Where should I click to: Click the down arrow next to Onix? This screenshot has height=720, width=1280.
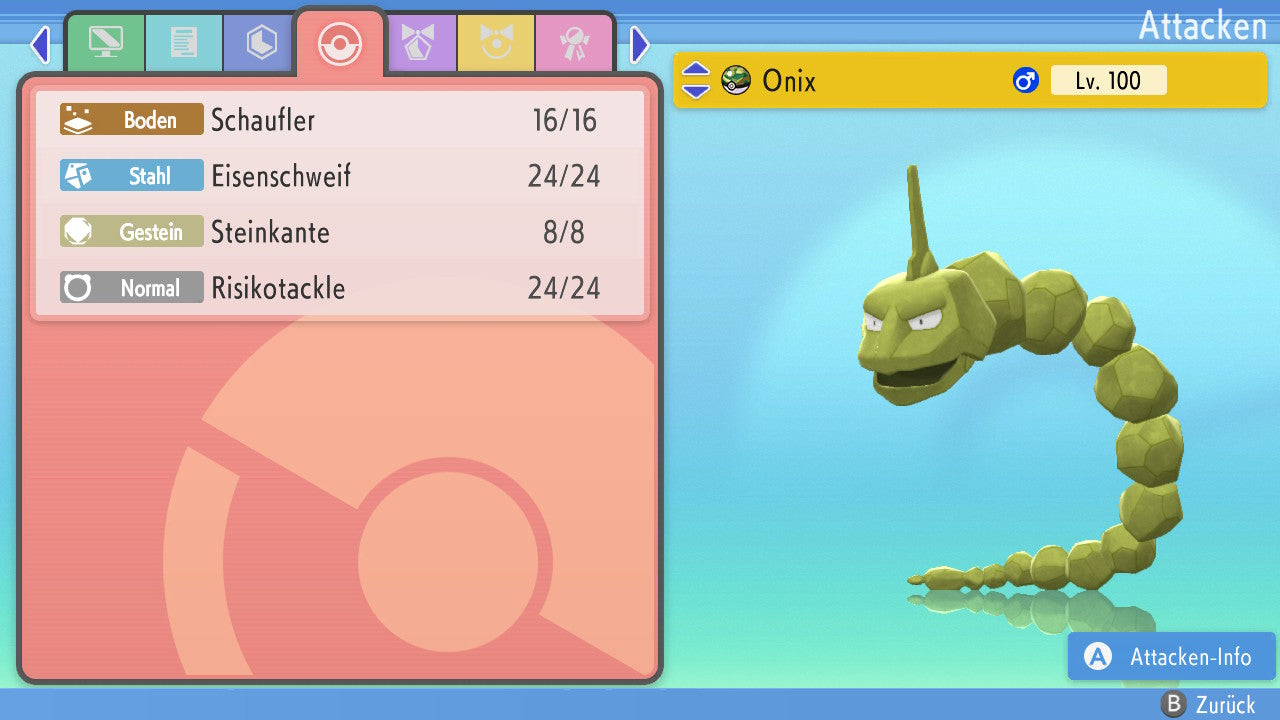click(x=695, y=90)
